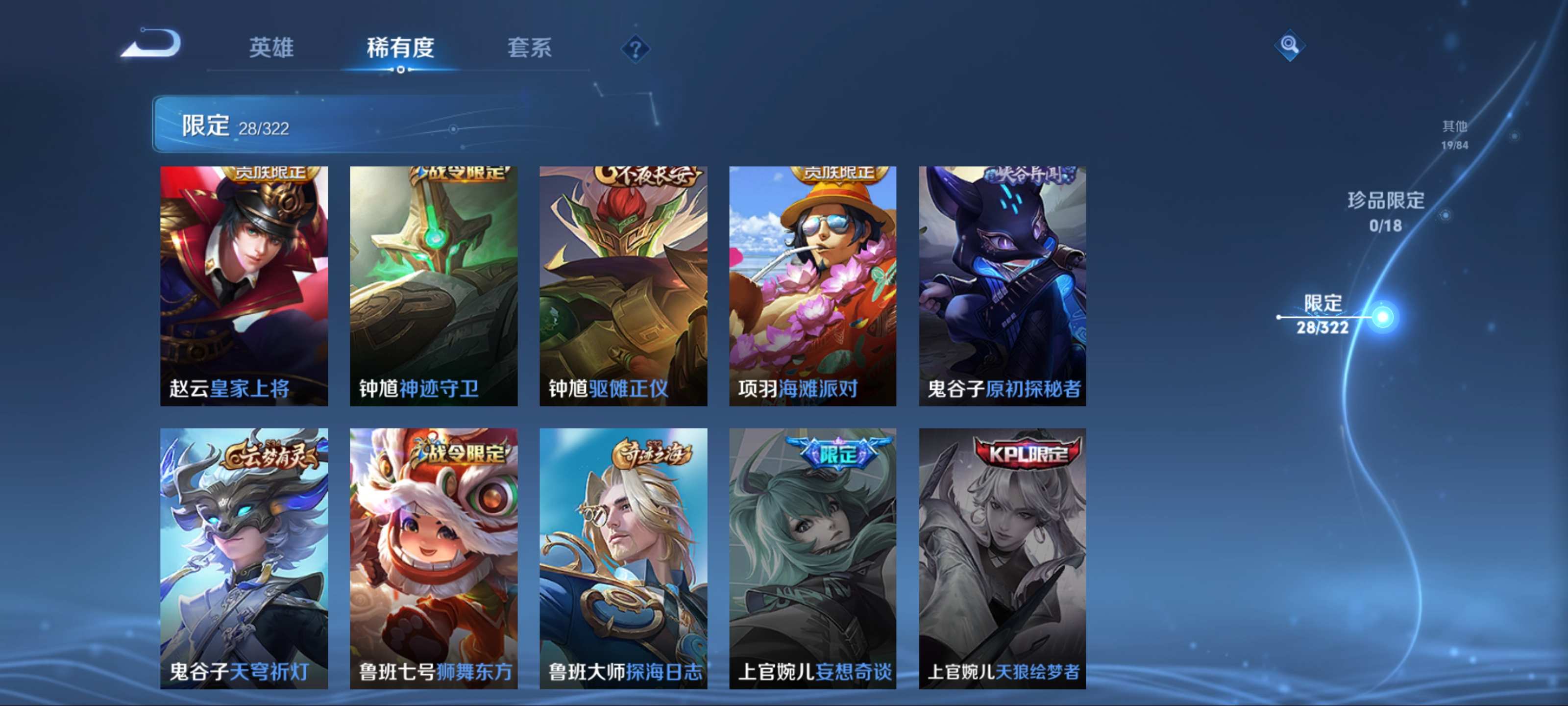Jump to the 珍品限定 rarity category
This screenshot has width=1568, height=706.
pos(1385,211)
